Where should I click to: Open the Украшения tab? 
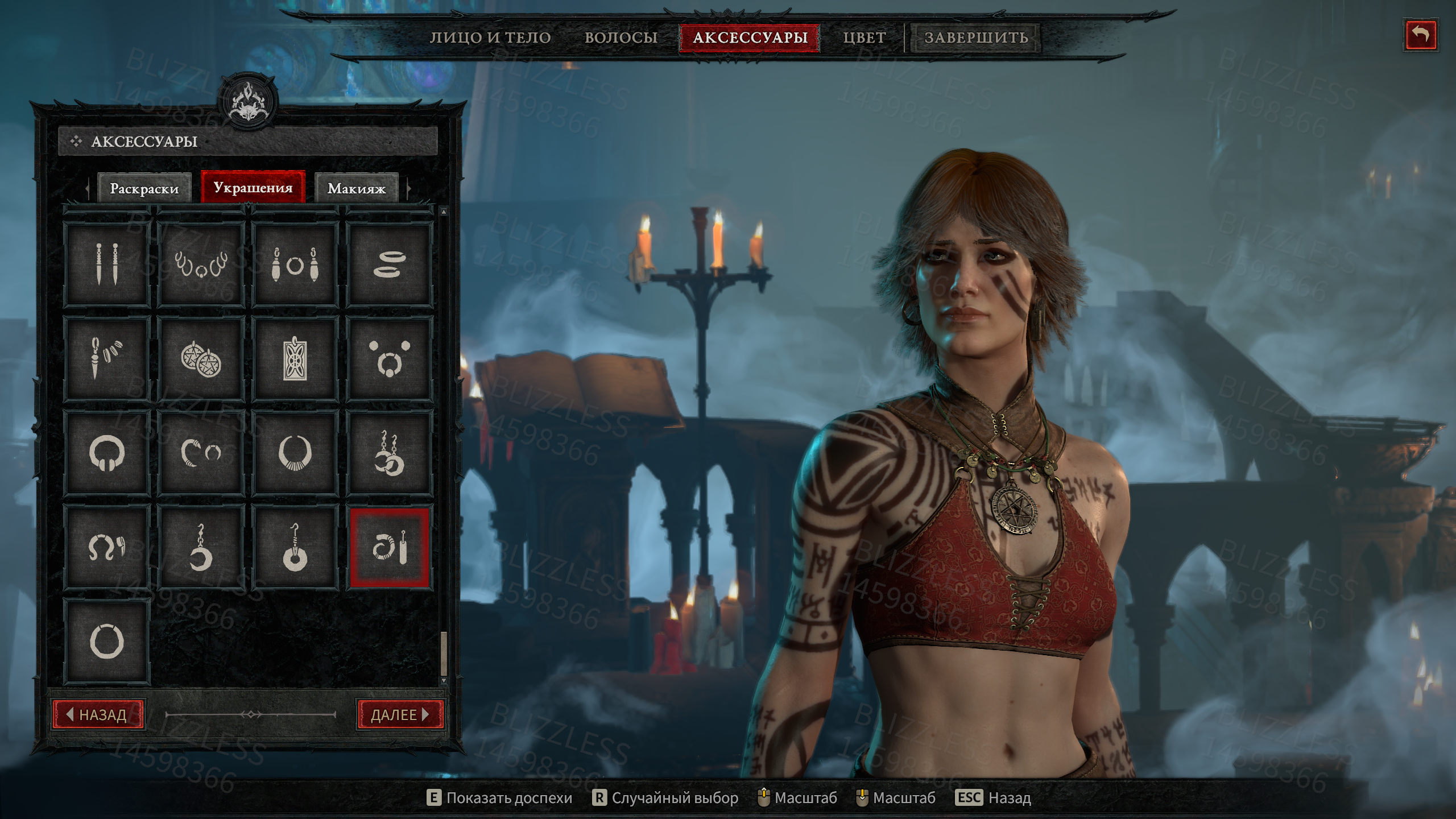253,187
